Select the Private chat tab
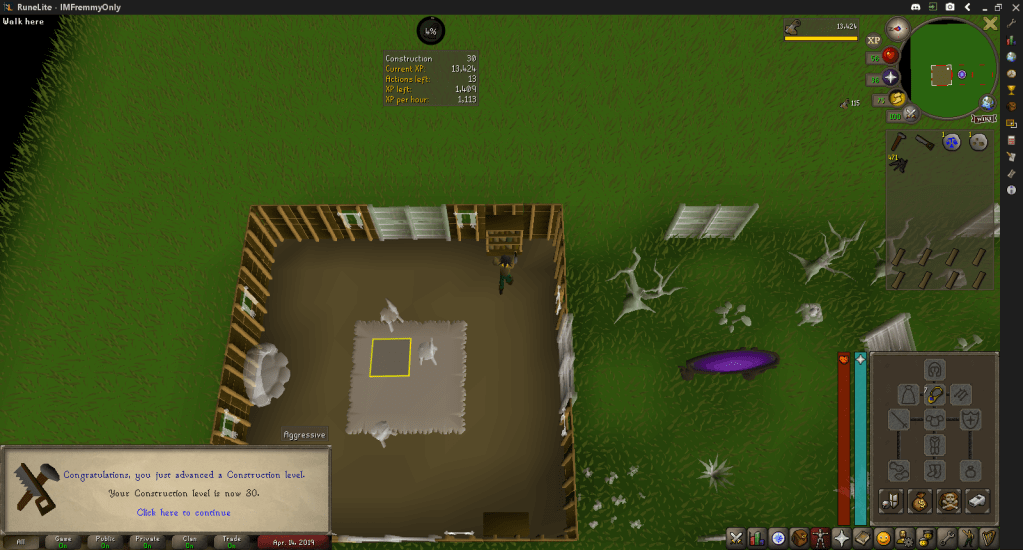The height and width of the screenshot is (550, 1023). [148, 541]
